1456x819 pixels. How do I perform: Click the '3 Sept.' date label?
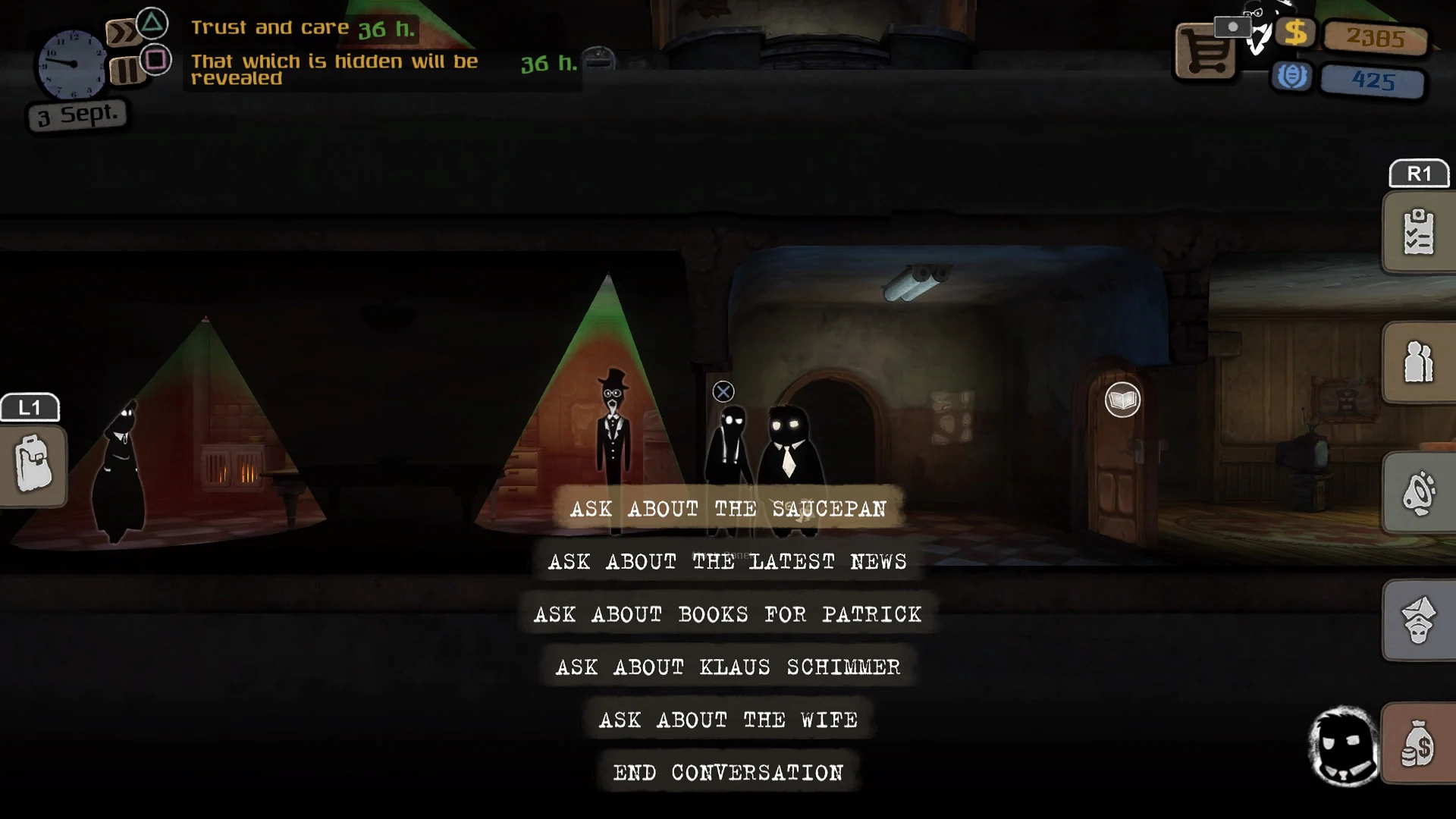(76, 115)
